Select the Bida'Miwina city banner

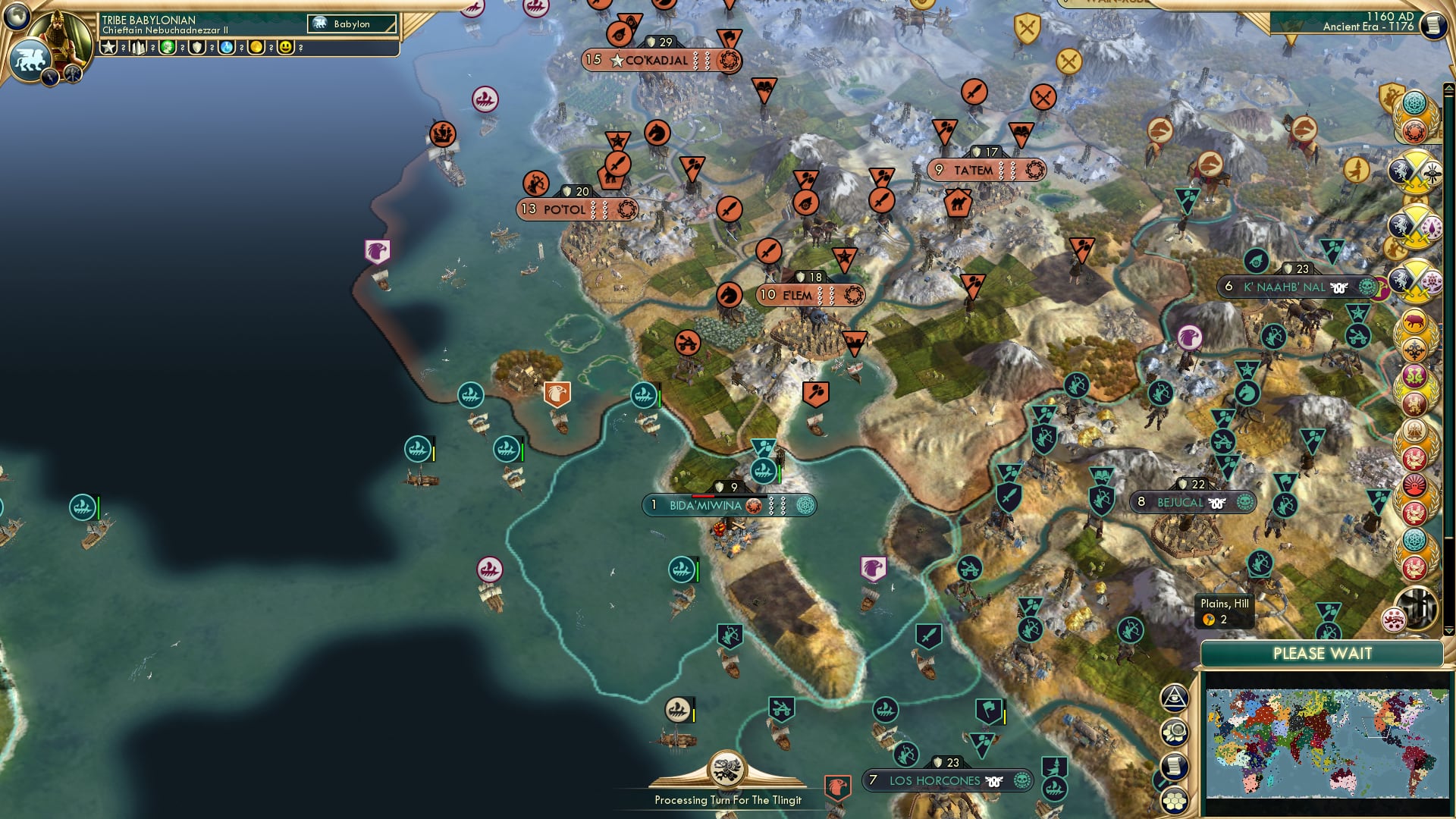[x=730, y=505]
